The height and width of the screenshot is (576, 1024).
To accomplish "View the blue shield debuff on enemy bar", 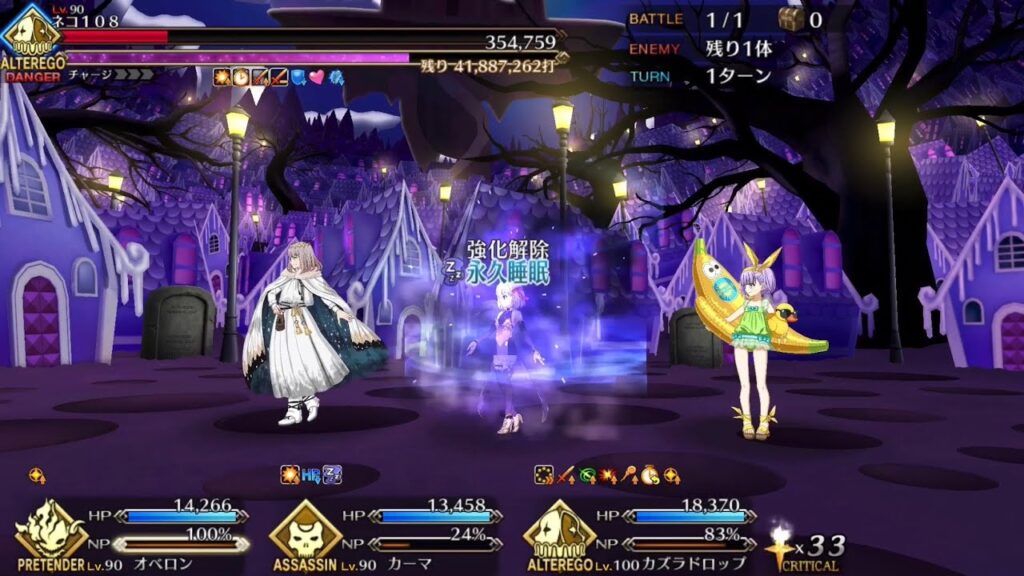I will tap(297, 76).
